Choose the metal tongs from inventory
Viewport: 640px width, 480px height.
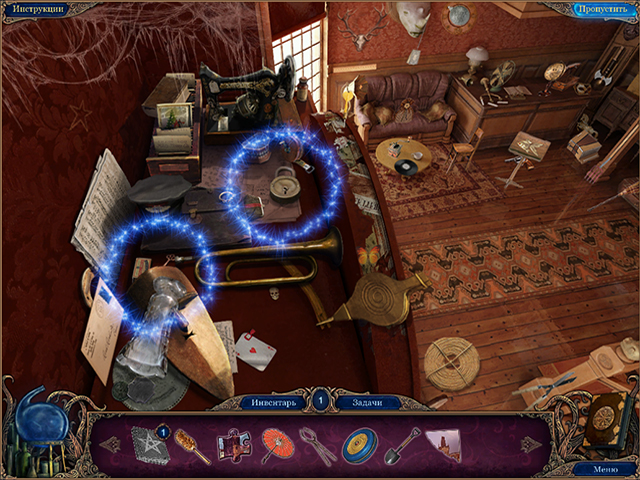[x=316, y=444]
